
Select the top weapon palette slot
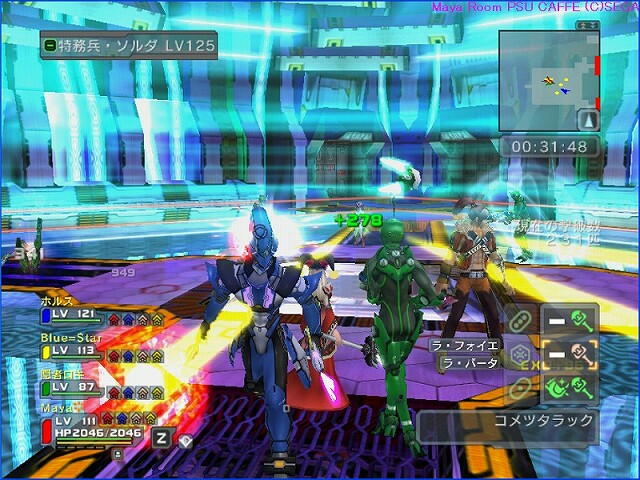pos(569,320)
